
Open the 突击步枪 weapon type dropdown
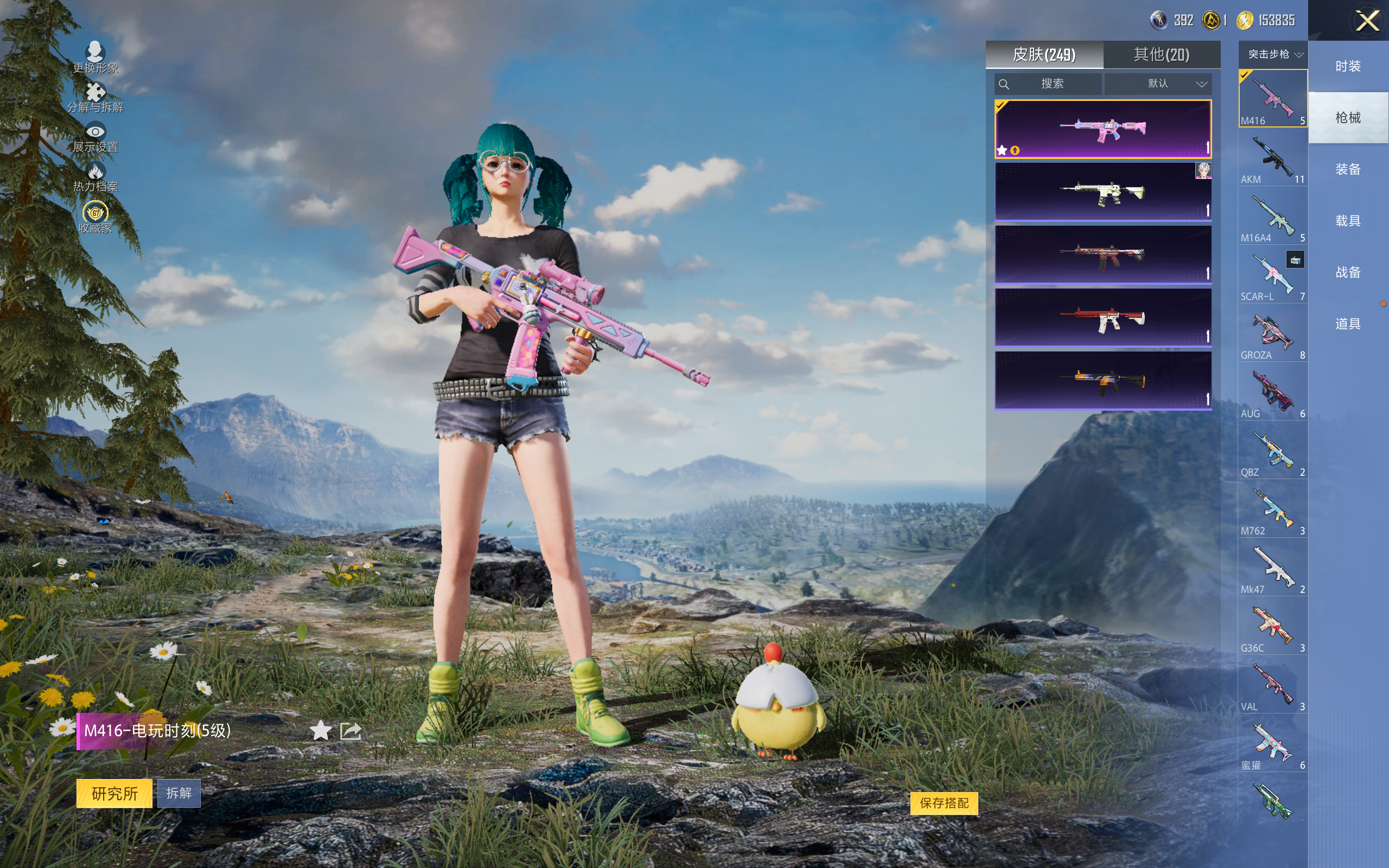1272,54
